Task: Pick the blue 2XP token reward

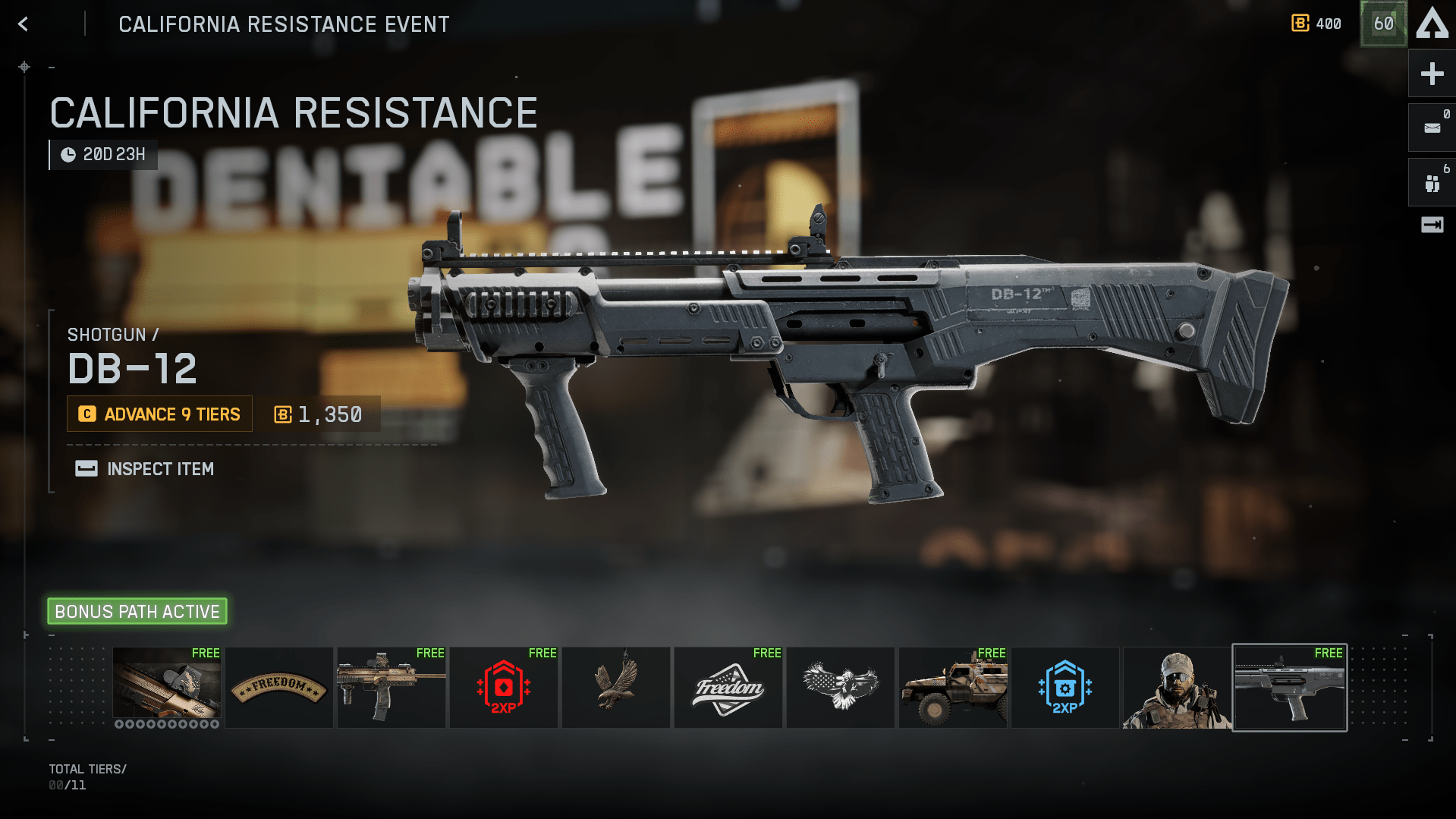Action: [x=1064, y=688]
